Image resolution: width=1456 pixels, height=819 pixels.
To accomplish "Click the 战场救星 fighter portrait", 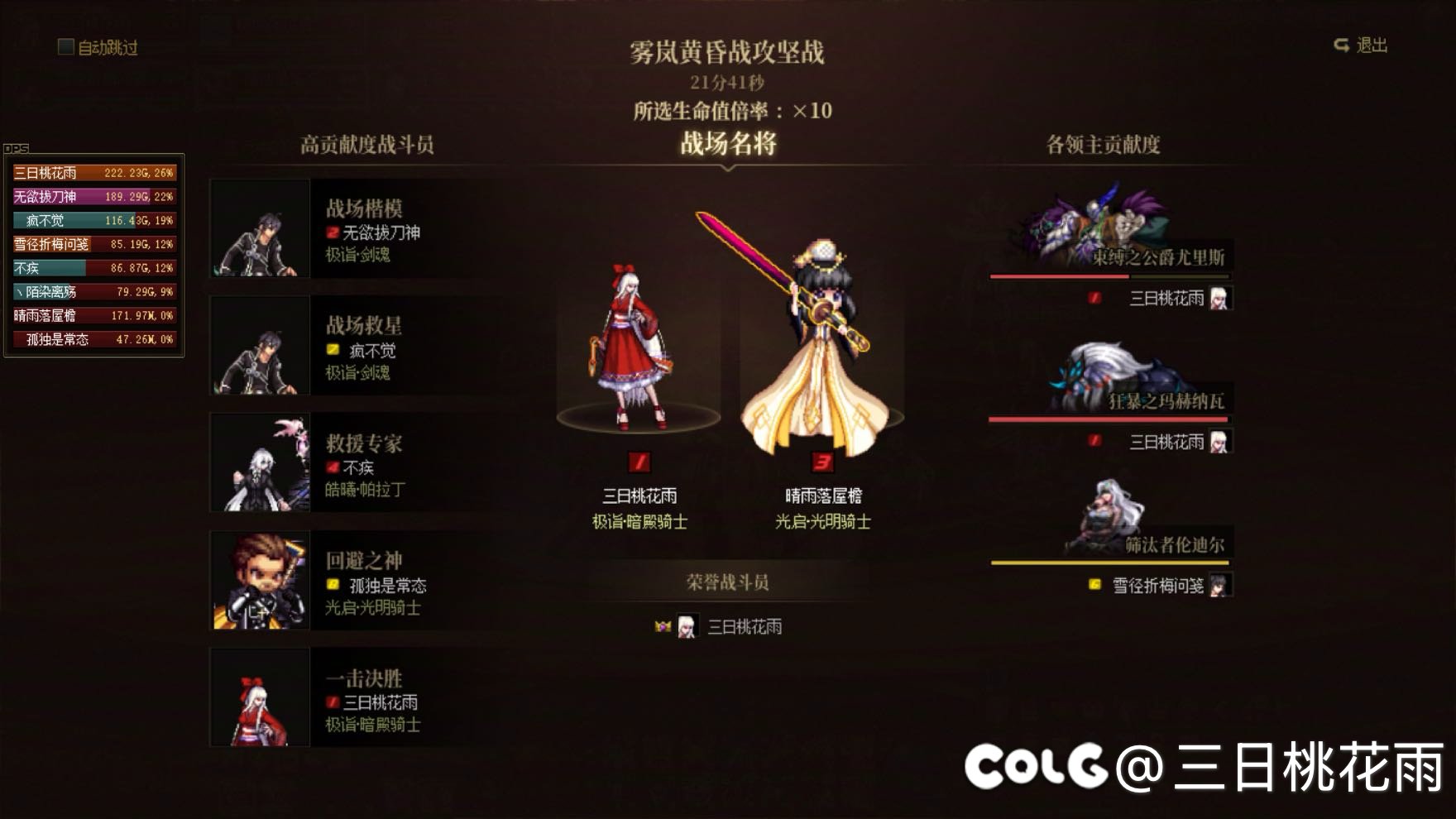I will 259,345.
